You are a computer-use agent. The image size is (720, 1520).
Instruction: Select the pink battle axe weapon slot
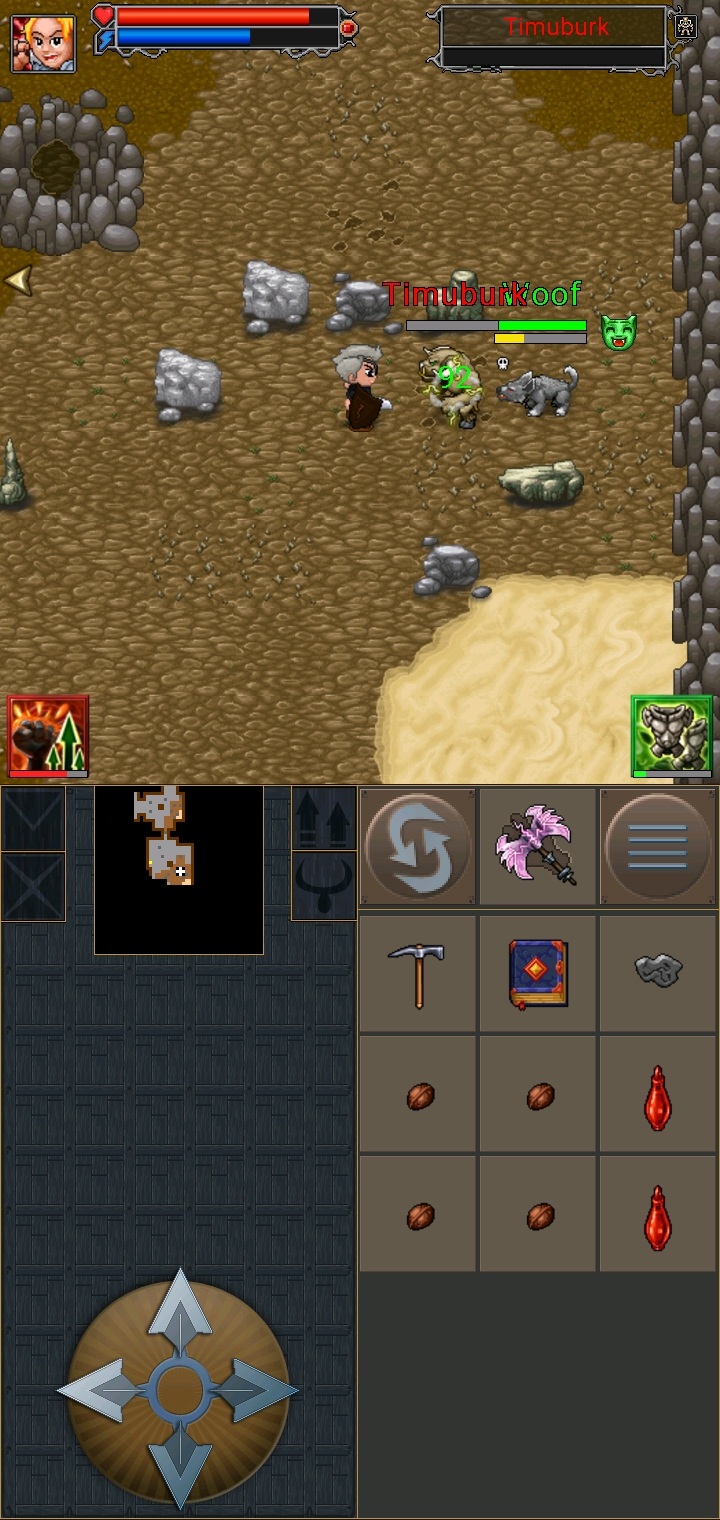[x=537, y=847]
